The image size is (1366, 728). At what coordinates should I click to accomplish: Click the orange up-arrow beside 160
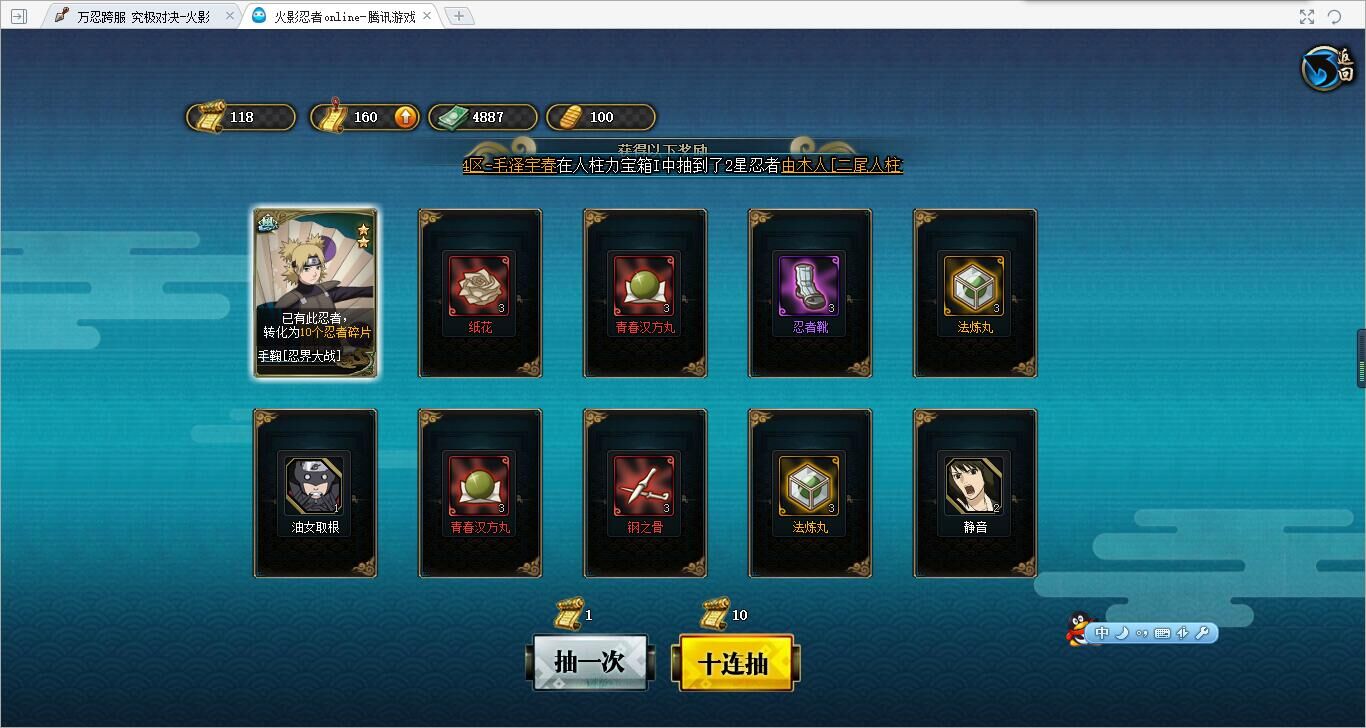pyautogui.click(x=405, y=117)
